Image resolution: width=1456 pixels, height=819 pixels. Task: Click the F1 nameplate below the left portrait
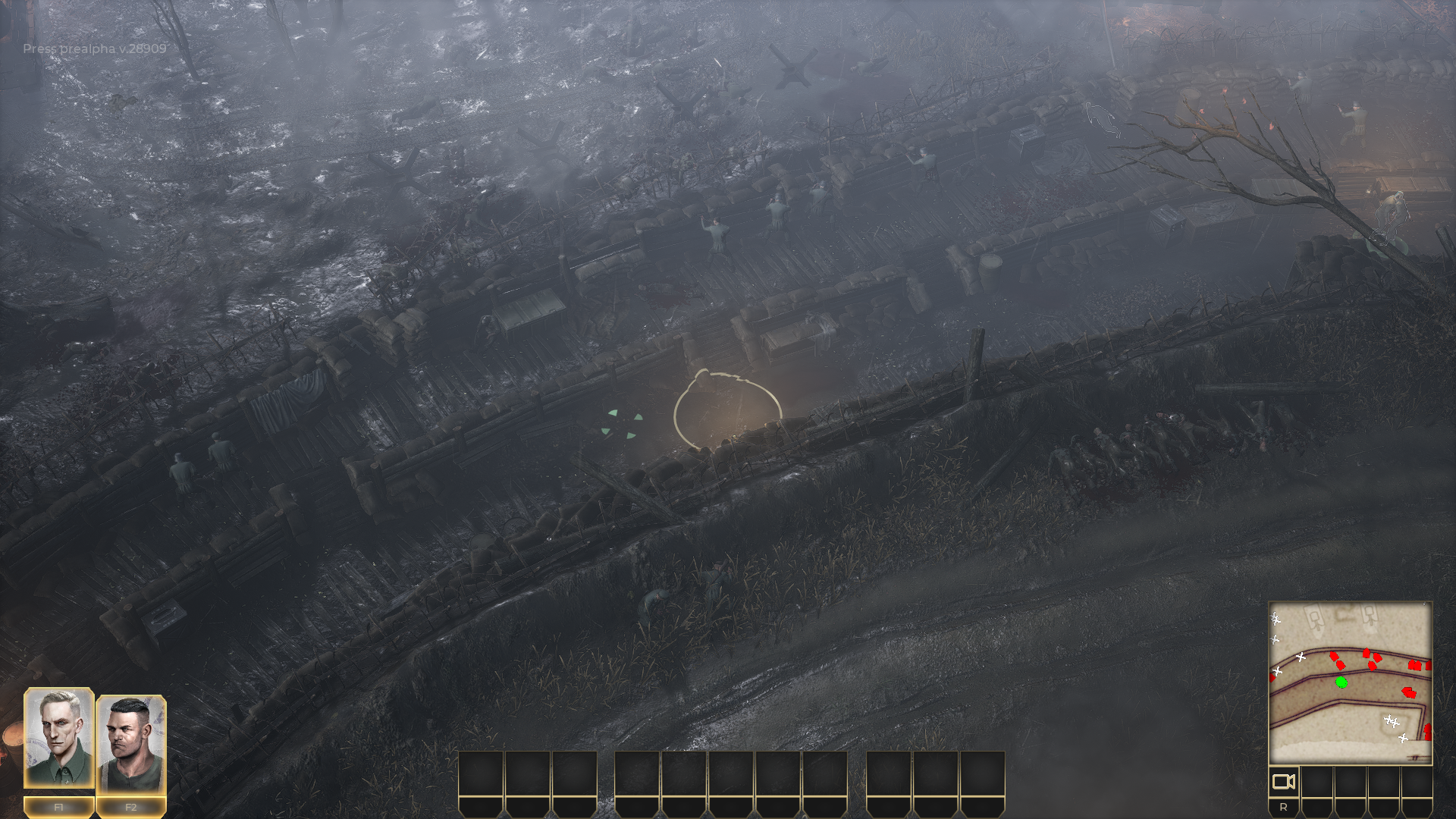(x=57, y=808)
